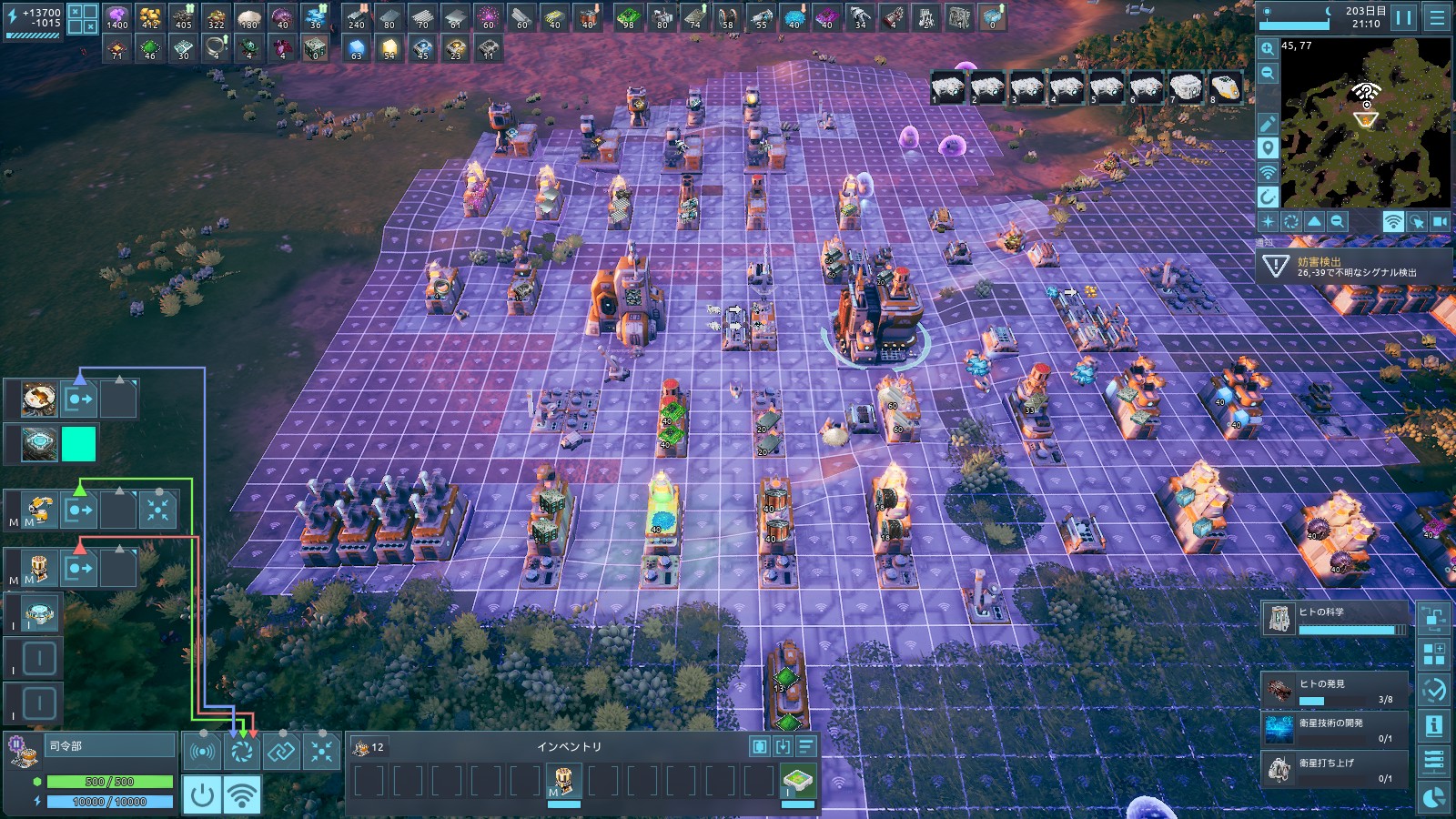
Task: Open the info book codex button
Action: point(1434,725)
